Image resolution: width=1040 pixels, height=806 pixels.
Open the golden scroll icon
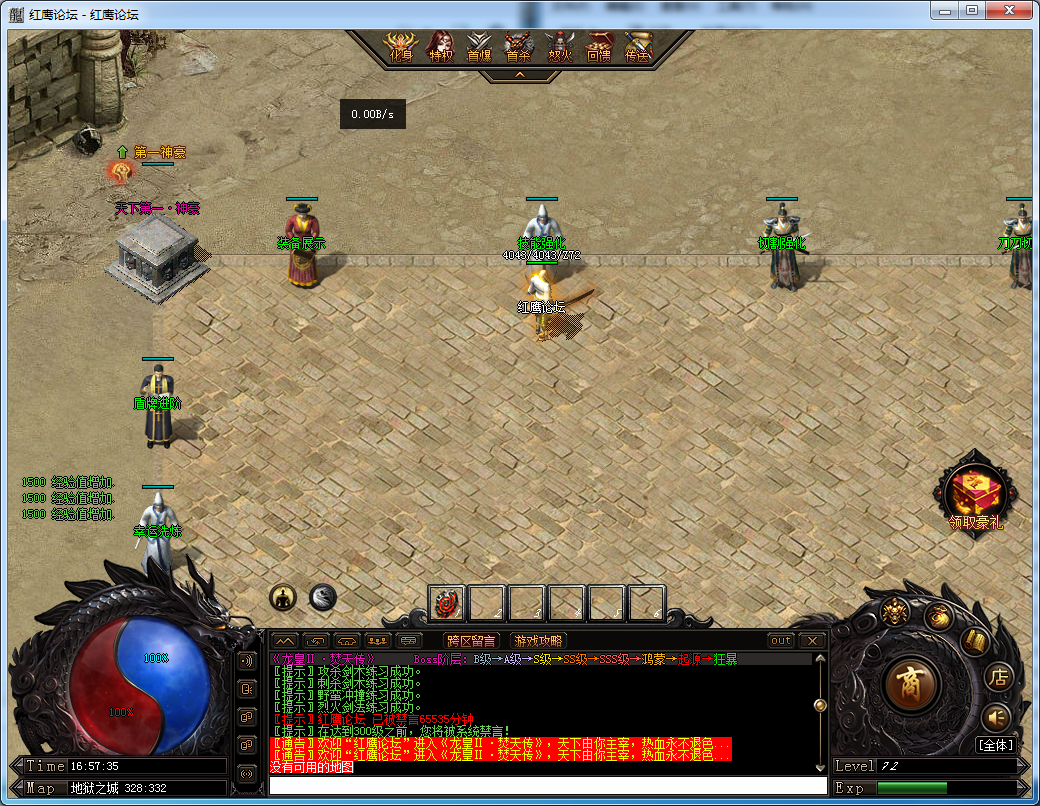(x=974, y=640)
